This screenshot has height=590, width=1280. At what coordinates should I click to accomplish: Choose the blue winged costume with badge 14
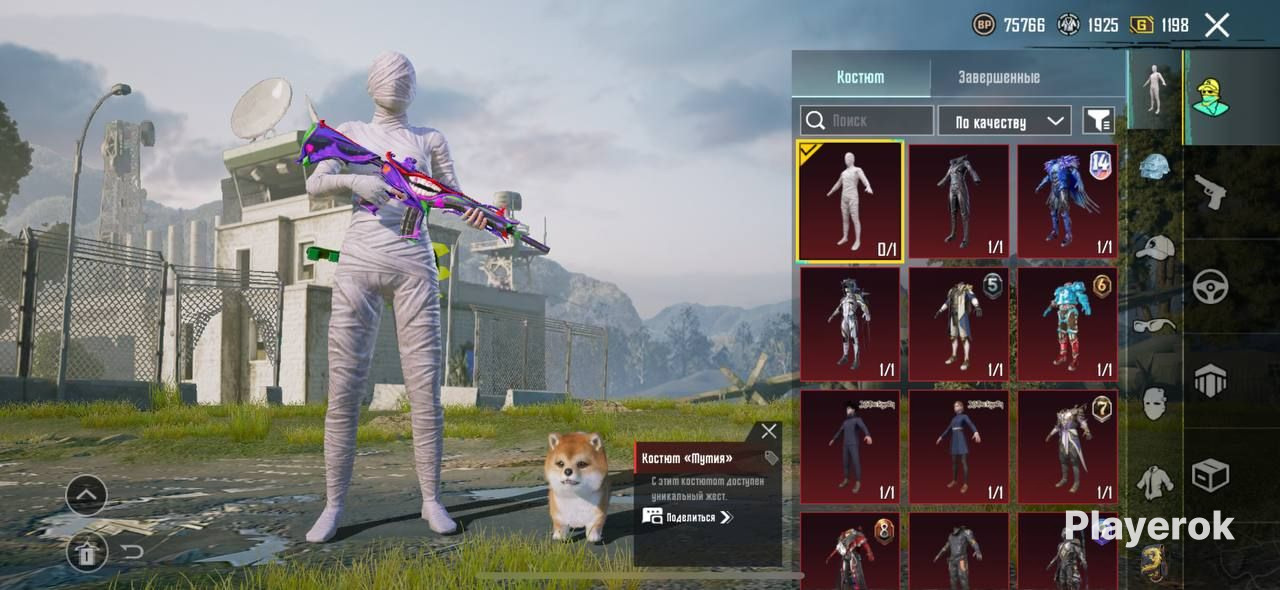(1067, 202)
